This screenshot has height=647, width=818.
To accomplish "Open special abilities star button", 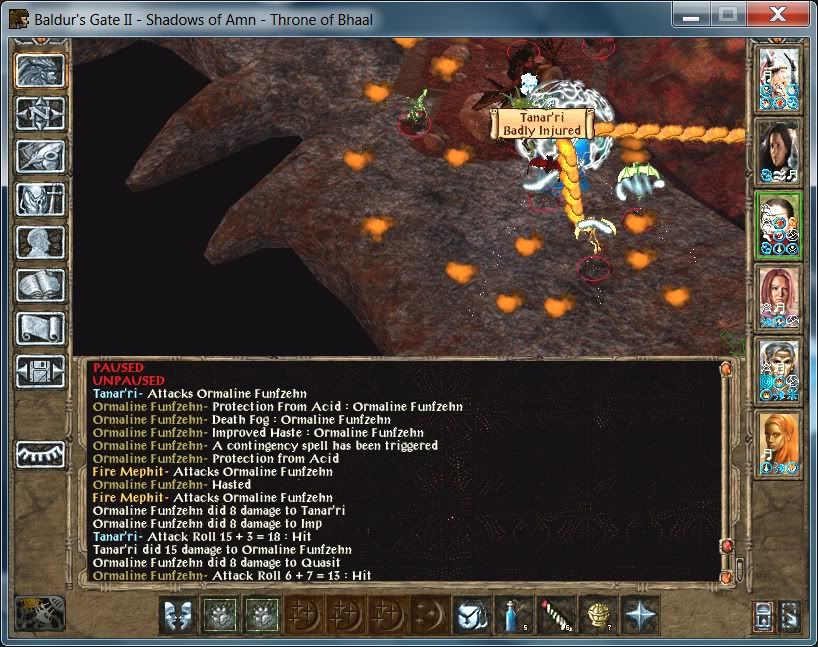I will [638, 614].
